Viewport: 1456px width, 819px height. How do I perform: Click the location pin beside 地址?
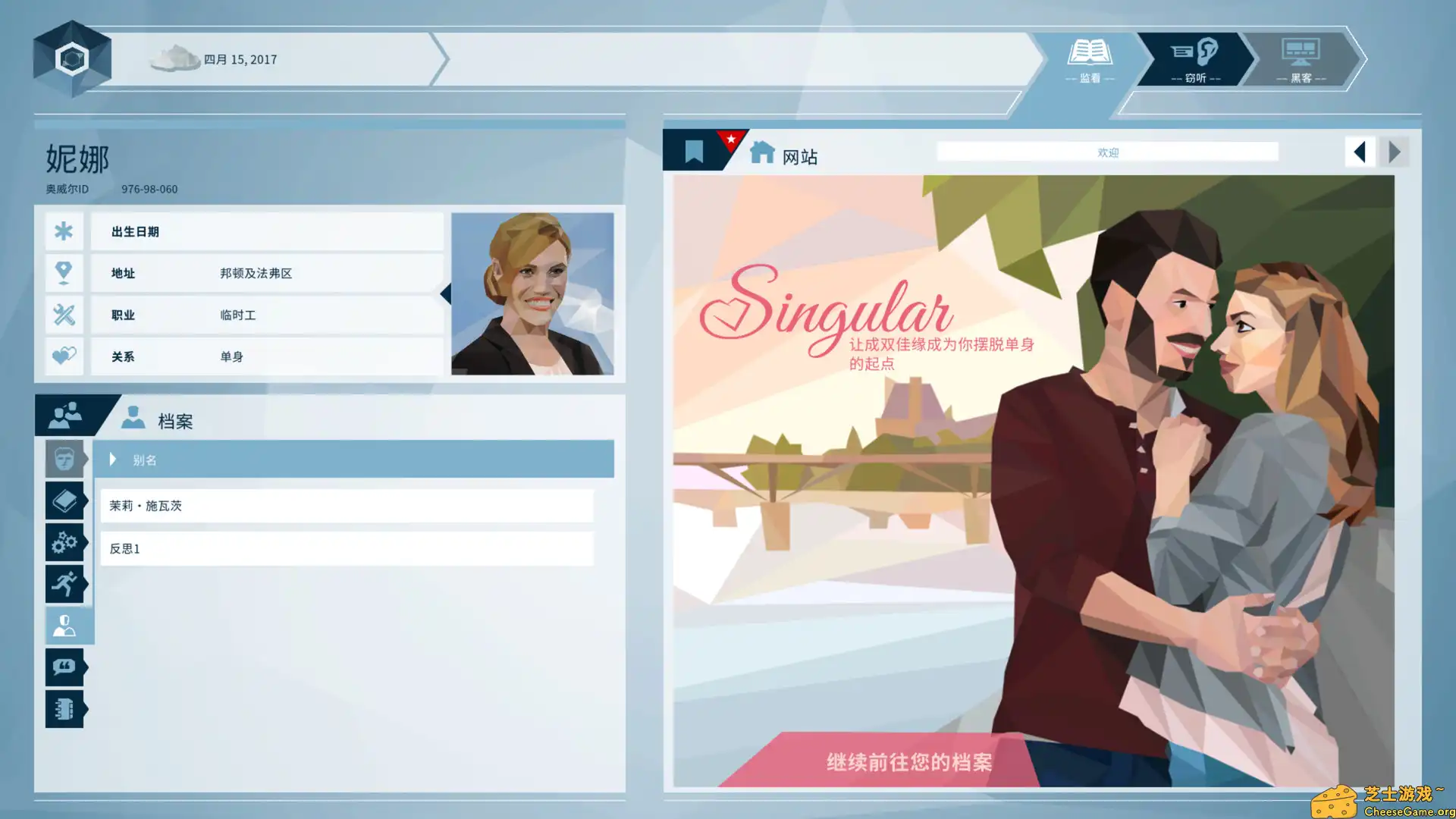click(64, 273)
